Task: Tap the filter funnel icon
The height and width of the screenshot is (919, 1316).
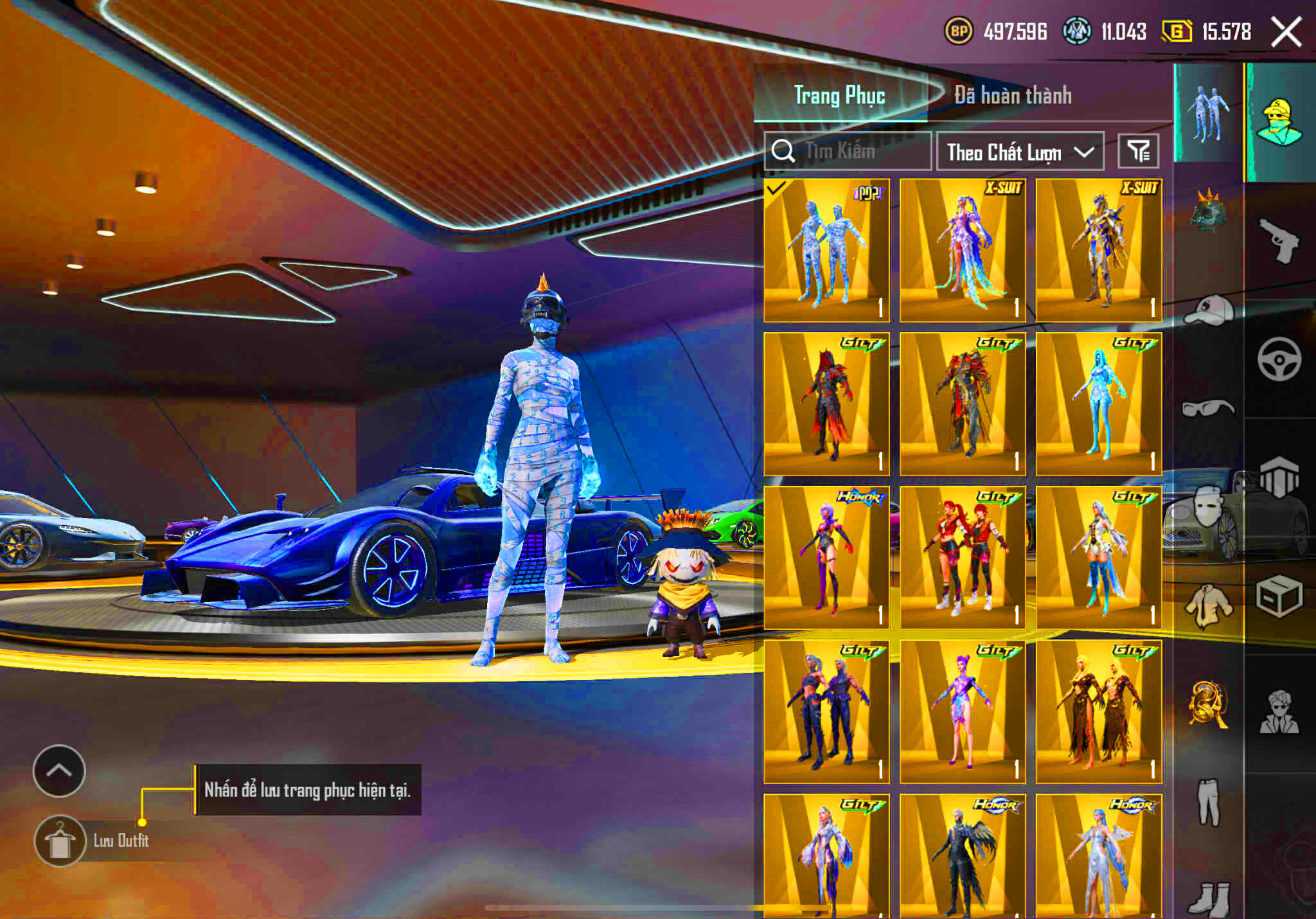Action: (1139, 150)
